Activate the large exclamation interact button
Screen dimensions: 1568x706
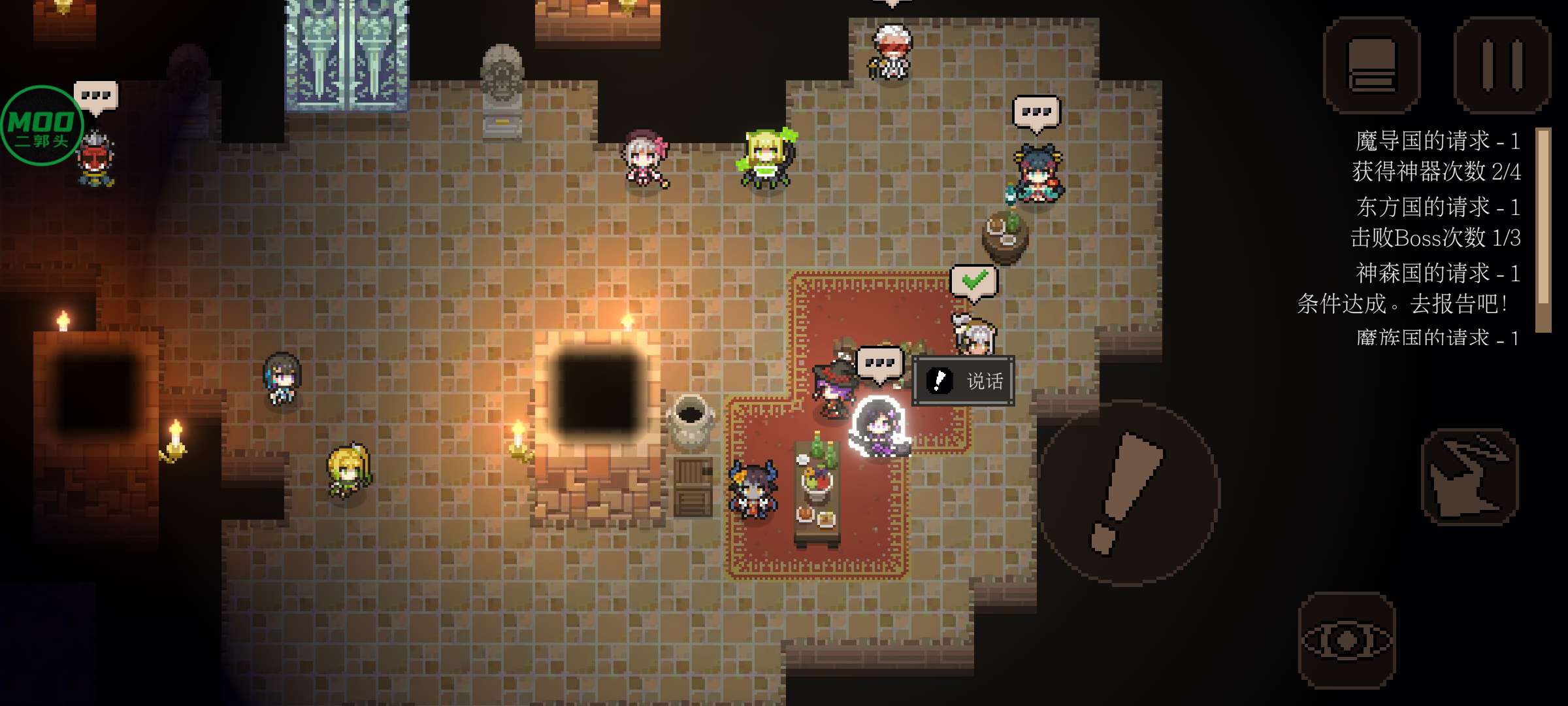coord(1129,492)
